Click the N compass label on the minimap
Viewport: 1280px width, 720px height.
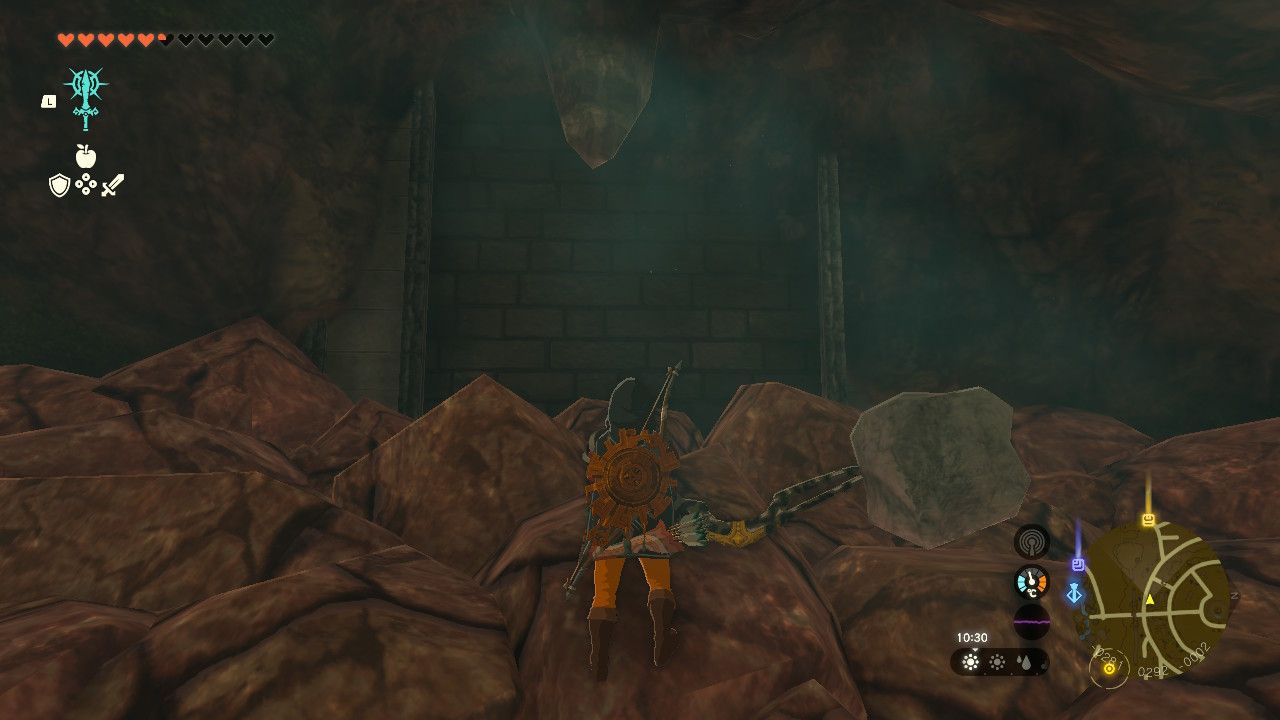tap(1234, 595)
